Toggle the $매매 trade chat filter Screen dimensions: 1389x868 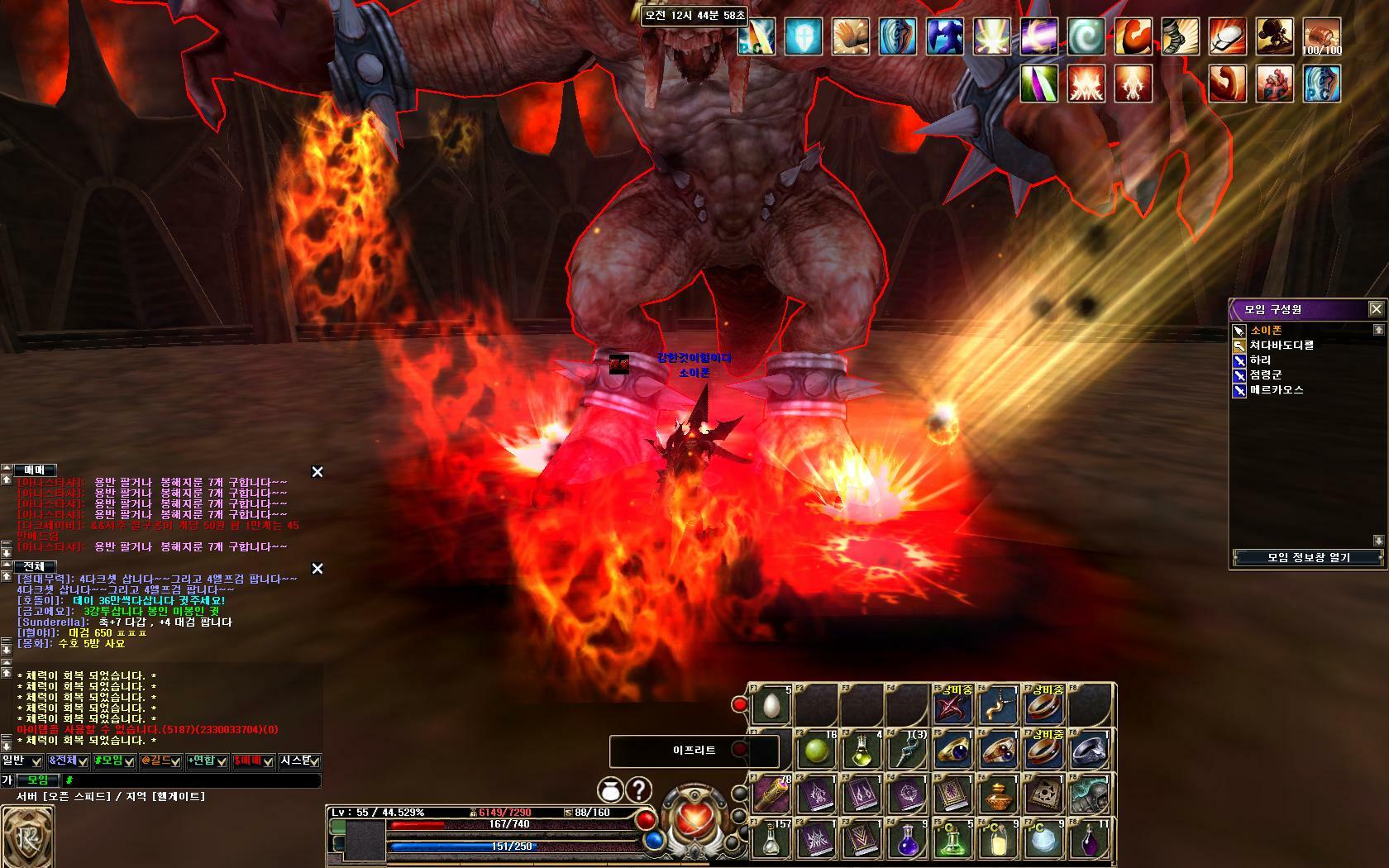[253, 761]
